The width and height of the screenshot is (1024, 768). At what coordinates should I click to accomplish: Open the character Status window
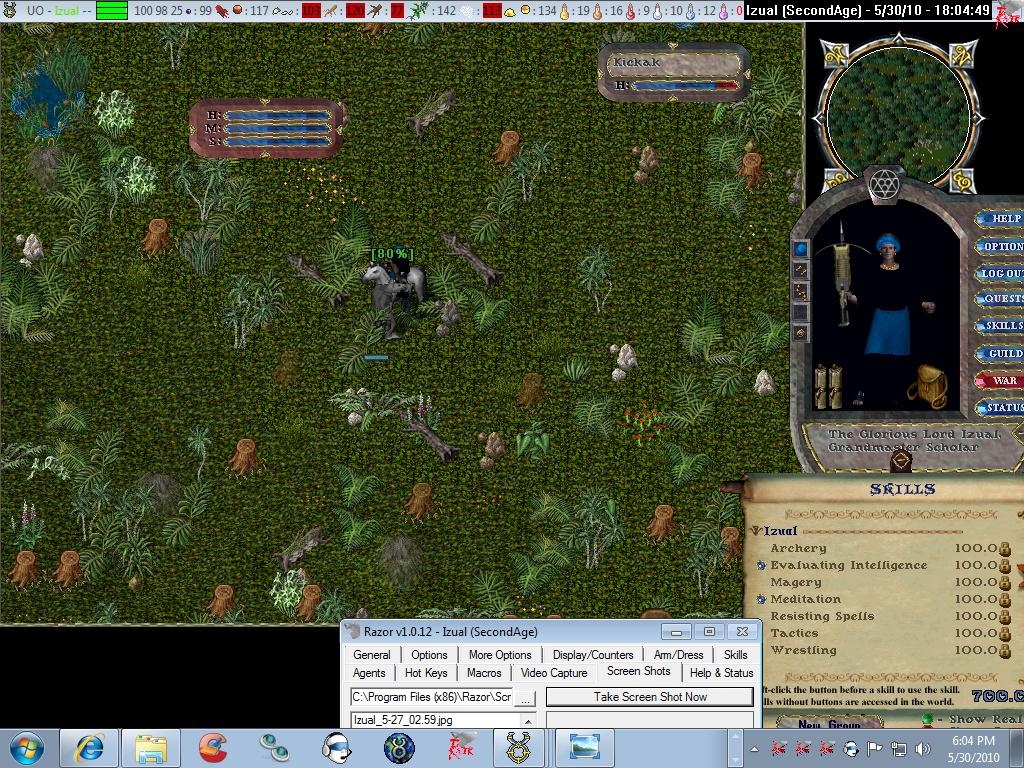pyautogui.click(x=1003, y=407)
